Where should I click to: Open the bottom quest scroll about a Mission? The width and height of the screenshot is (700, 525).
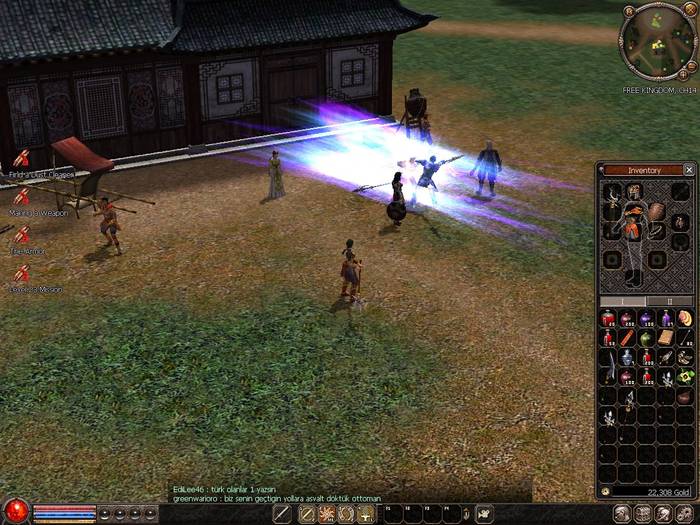point(22,273)
